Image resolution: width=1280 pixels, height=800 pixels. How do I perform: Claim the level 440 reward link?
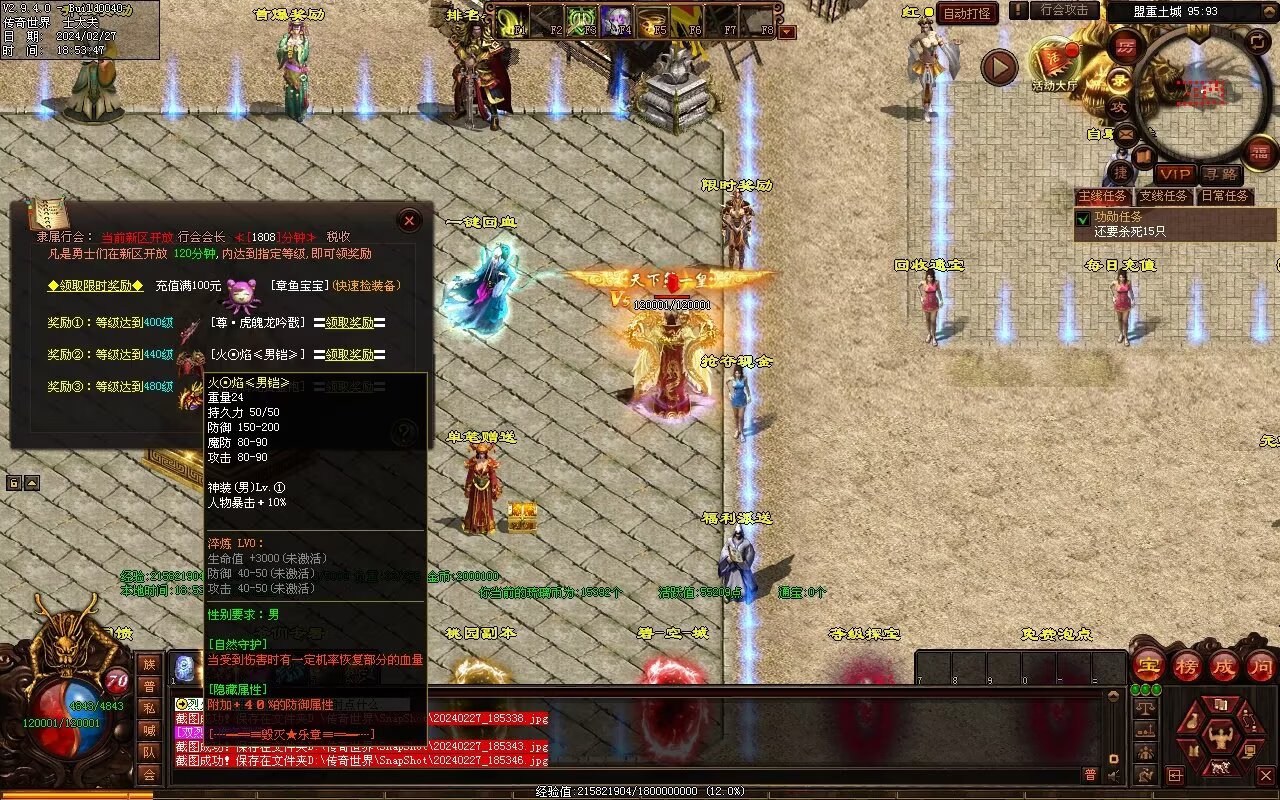click(x=350, y=355)
